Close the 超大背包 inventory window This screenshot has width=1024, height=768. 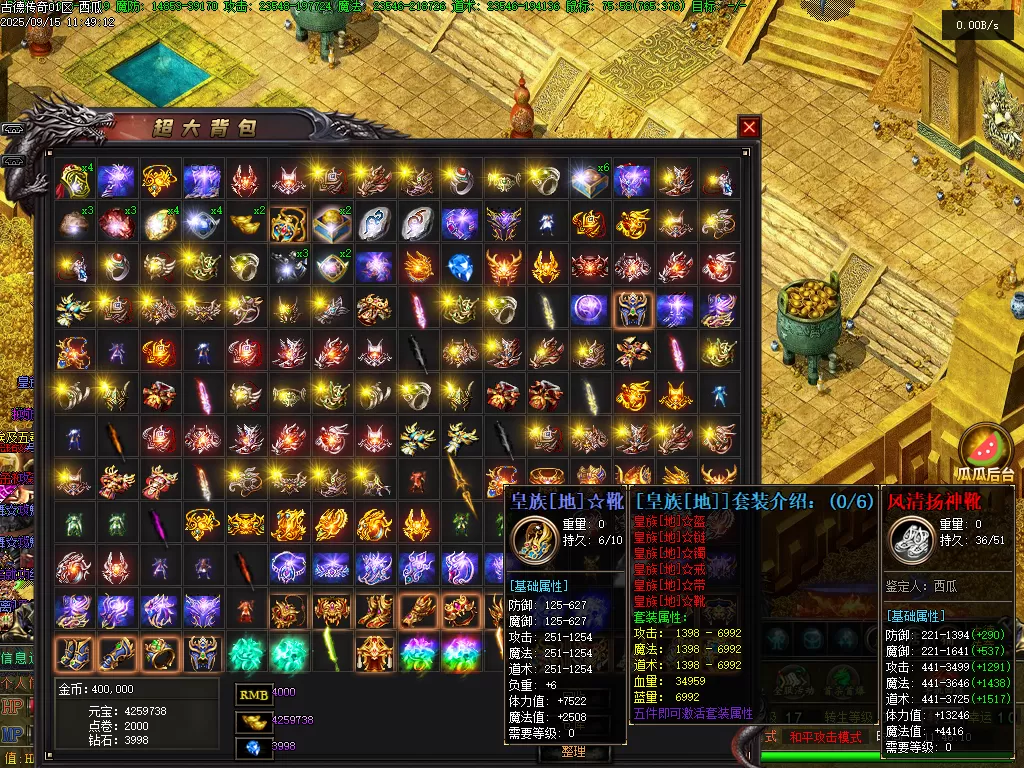(x=749, y=127)
